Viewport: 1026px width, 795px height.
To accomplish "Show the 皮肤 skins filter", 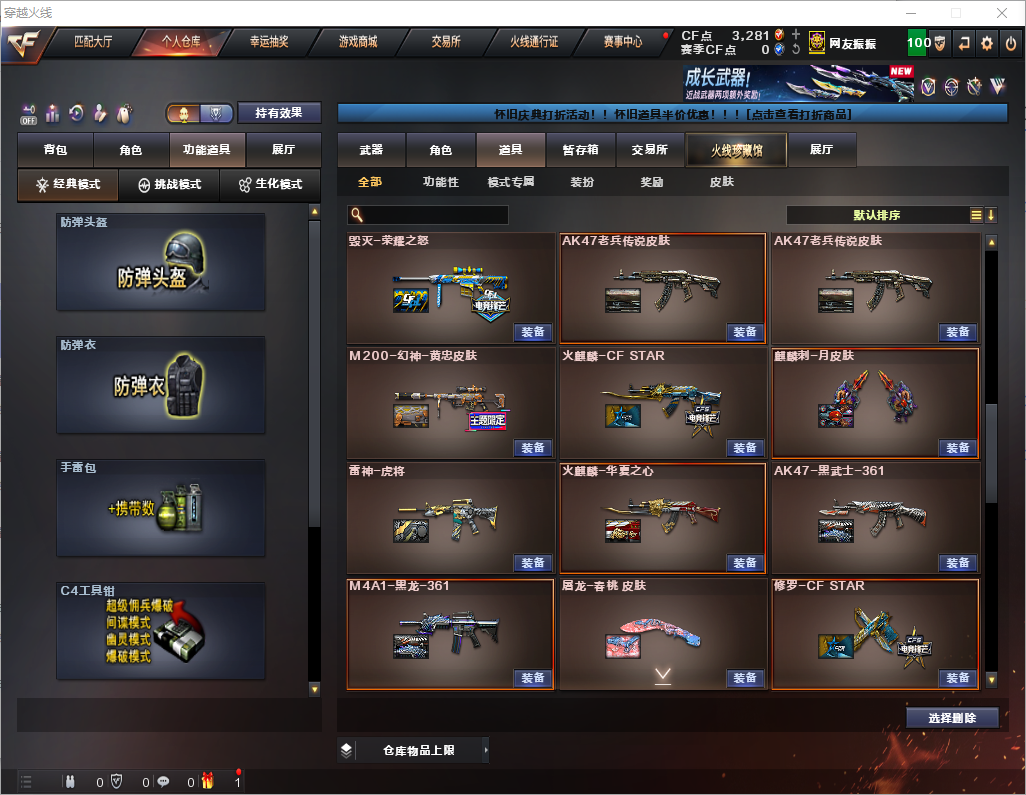I will pos(721,182).
